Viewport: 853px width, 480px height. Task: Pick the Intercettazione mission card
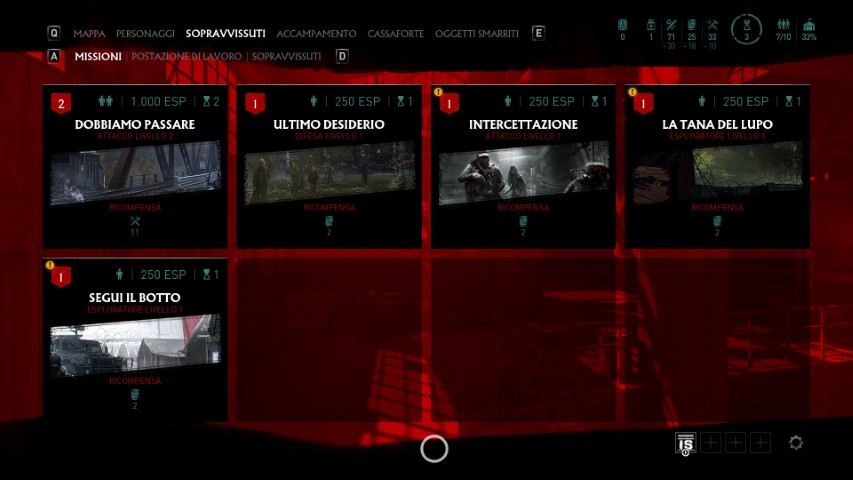click(x=523, y=166)
